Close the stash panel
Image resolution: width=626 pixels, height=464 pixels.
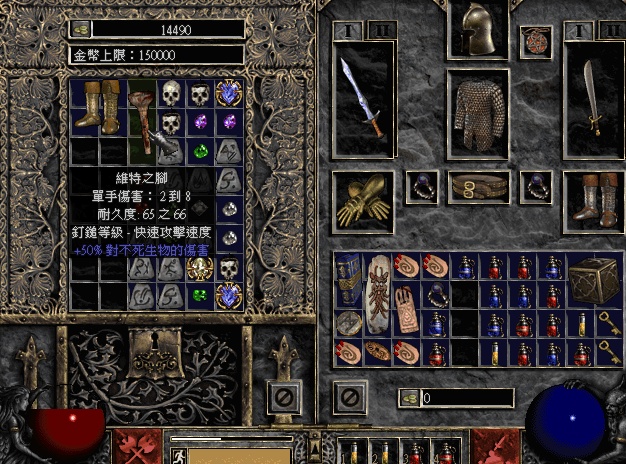[x=284, y=396]
